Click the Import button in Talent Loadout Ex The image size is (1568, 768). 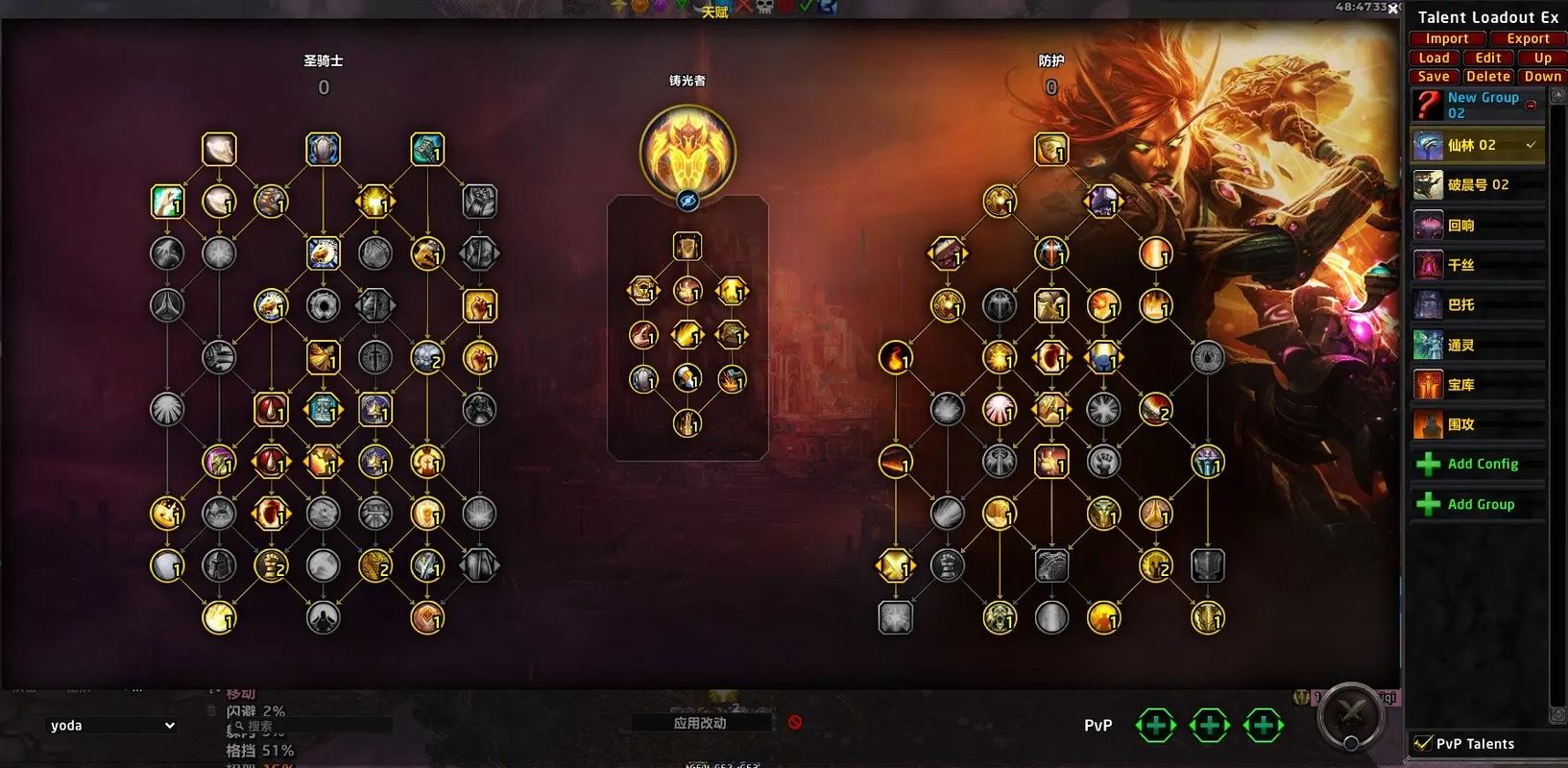pos(1446,39)
